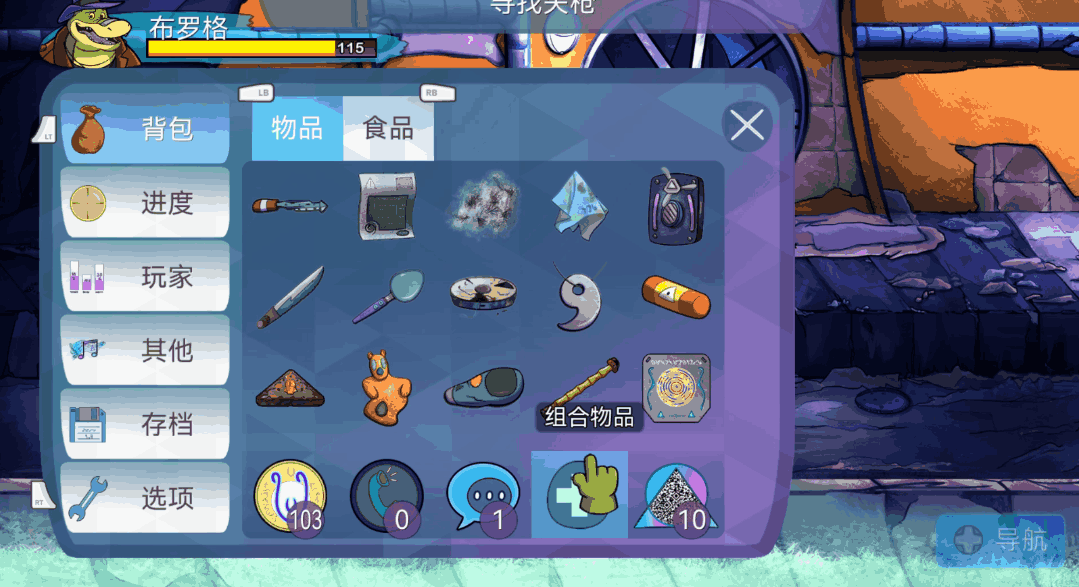Choose the 存档 save menu entry
The image size is (1079, 587).
click(x=145, y=424)
